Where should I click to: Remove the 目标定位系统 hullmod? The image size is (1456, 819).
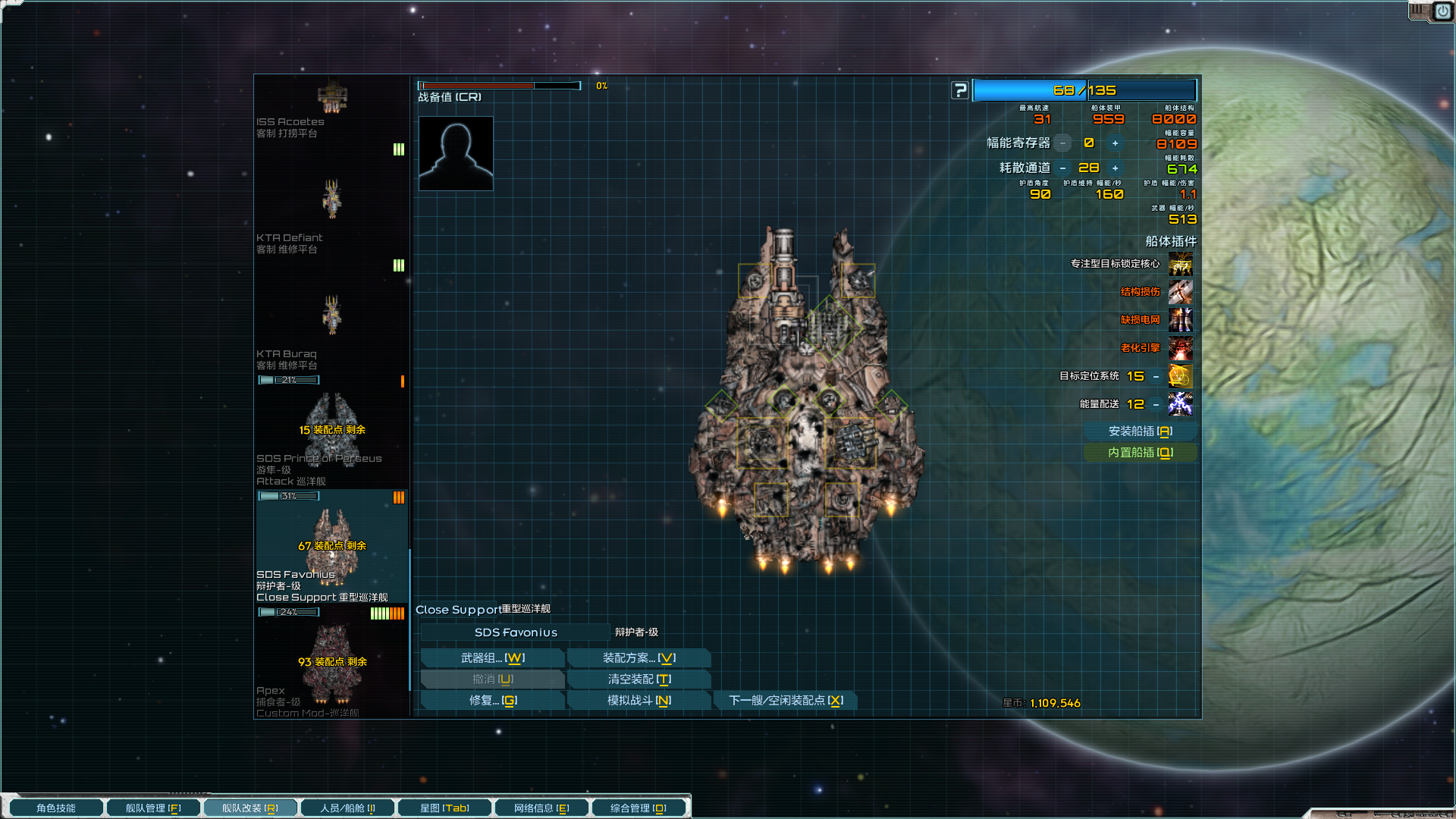tap(1156, 376)
